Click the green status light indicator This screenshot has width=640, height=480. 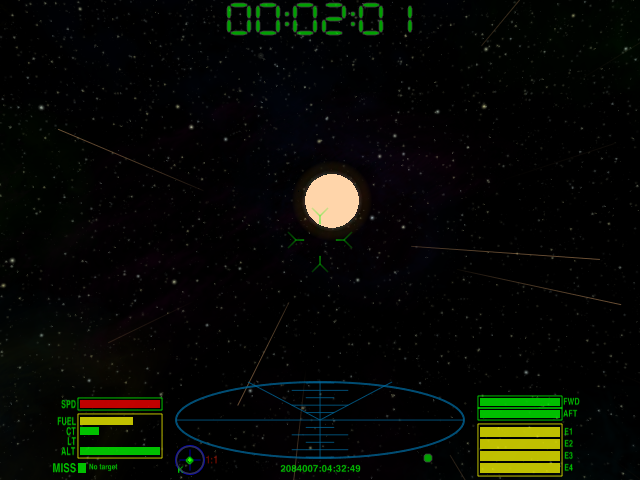pos(428,458)
